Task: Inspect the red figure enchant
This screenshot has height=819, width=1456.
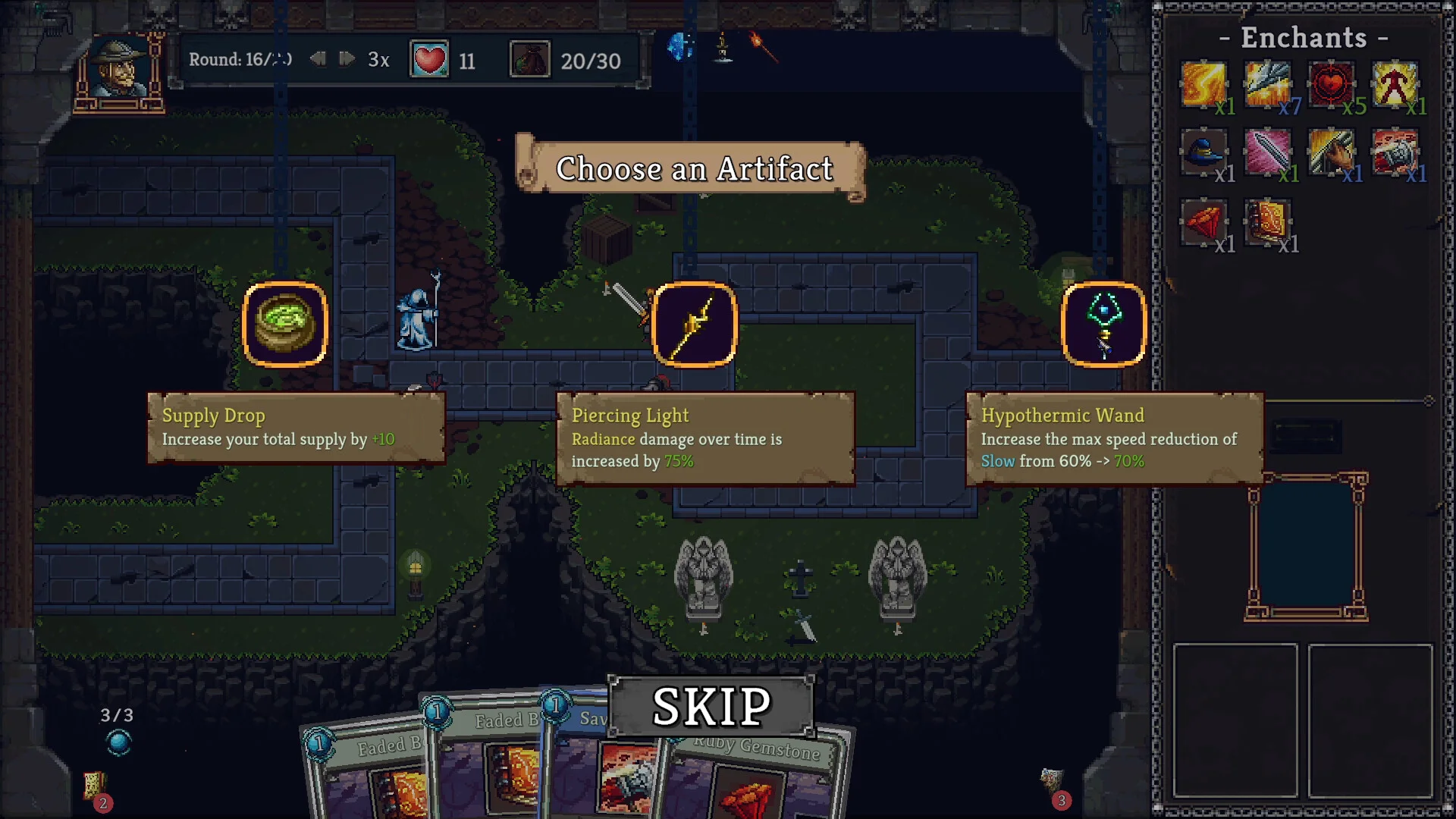Action: coord(1395,84)
